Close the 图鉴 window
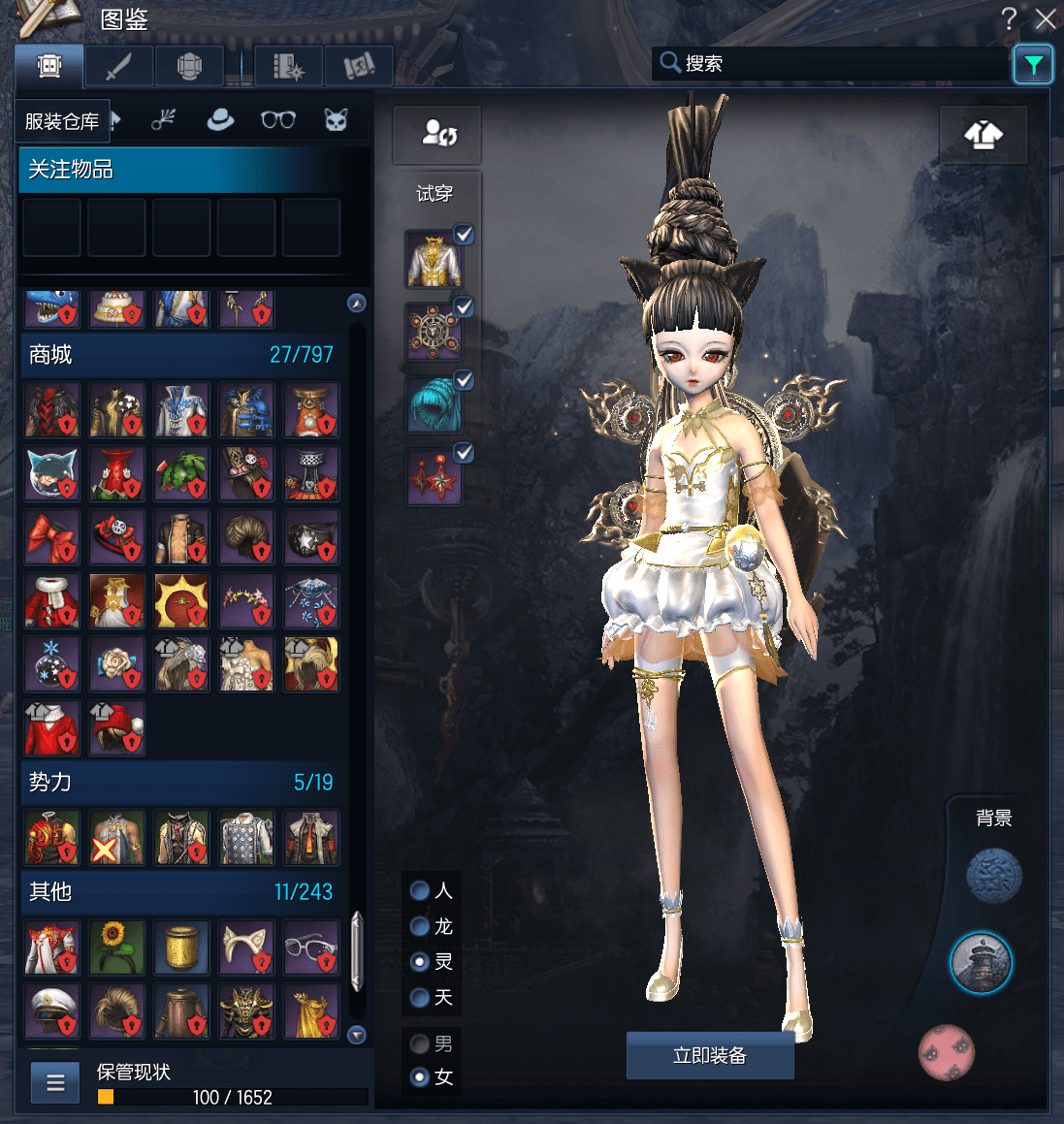The image size is (1064, 1124). [1045, 18]
